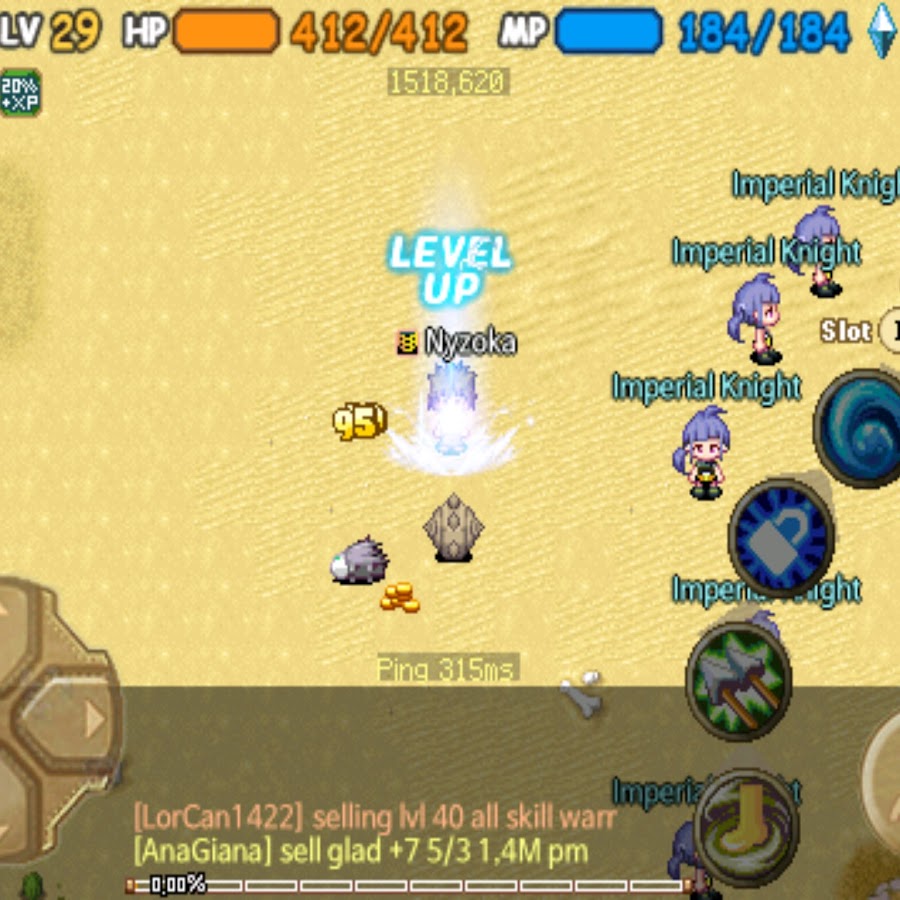
Task: Cast the whirlwind boot skill
Action: point(745,827)
